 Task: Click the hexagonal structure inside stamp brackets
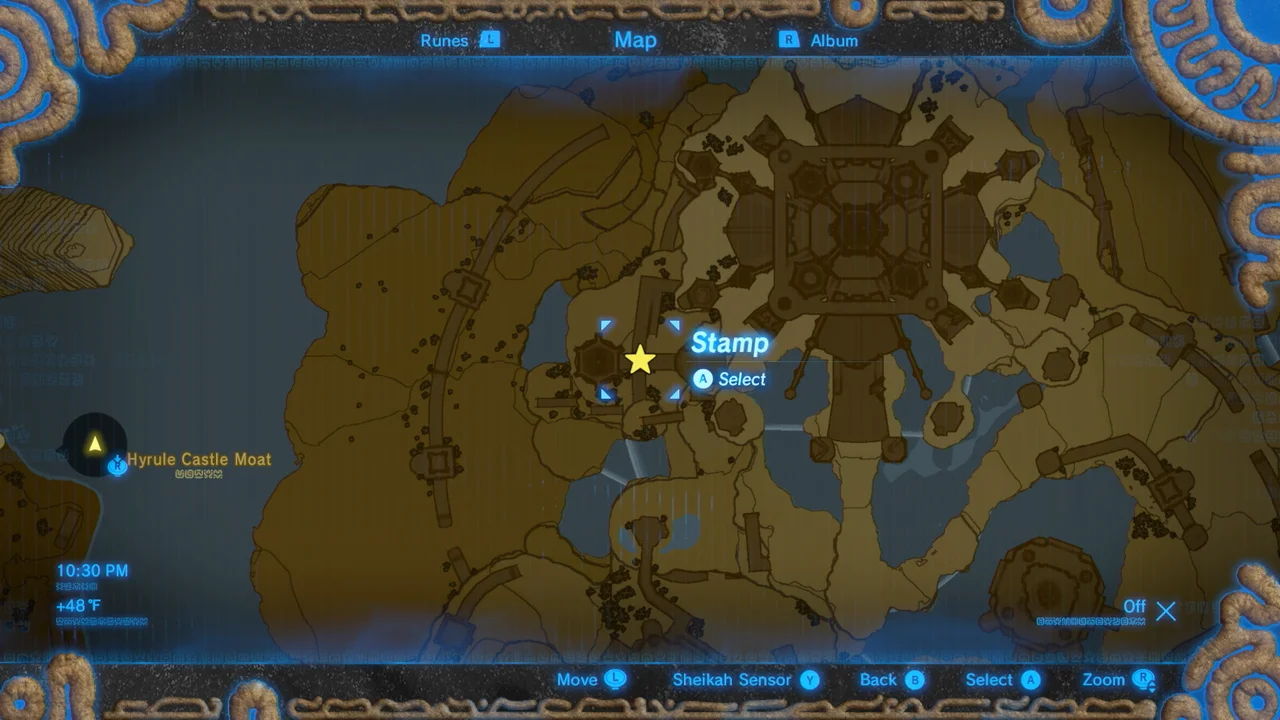(x=597, y=359)
